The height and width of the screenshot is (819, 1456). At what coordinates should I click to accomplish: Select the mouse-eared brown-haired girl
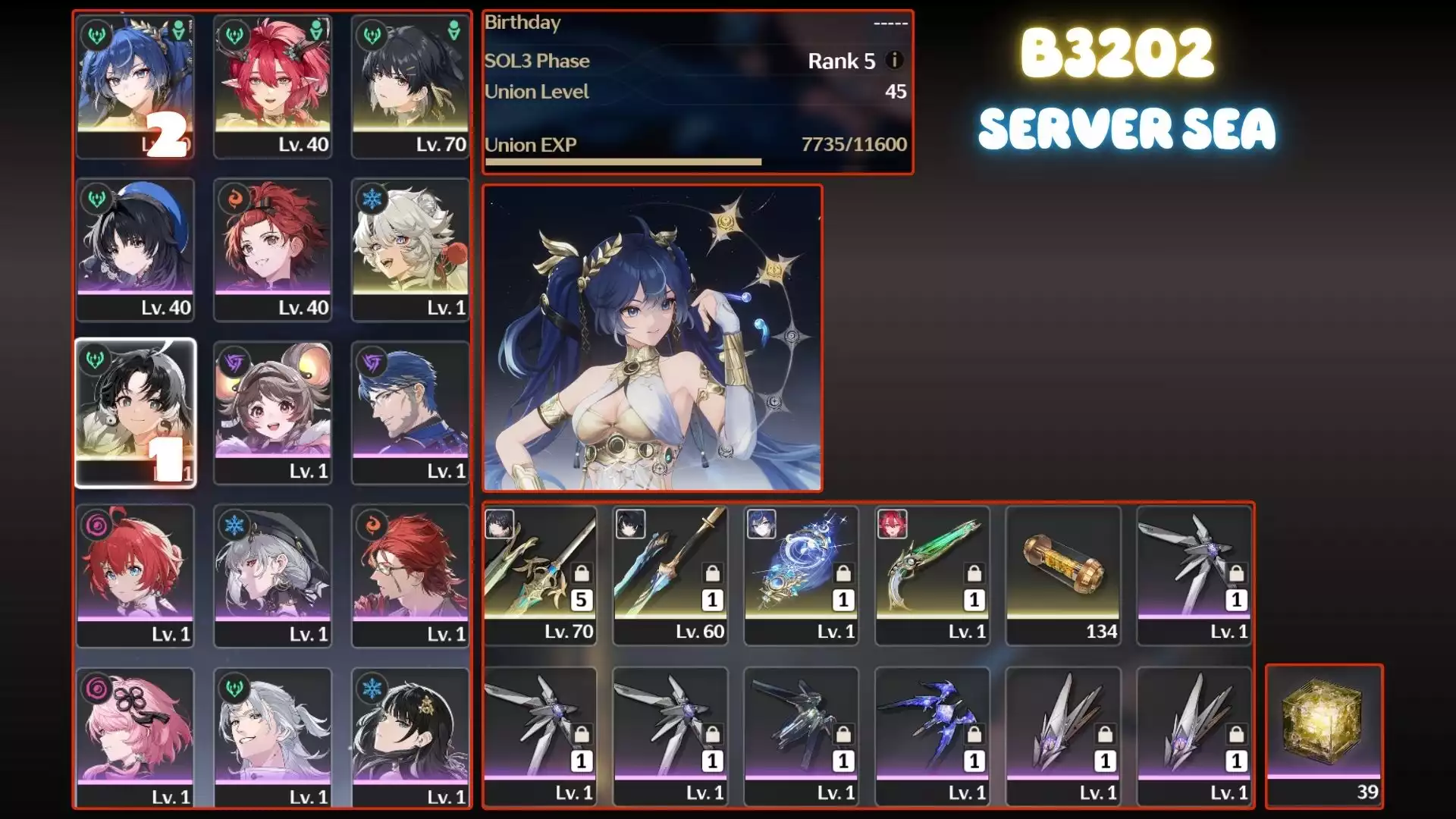[x=273, y=412]
